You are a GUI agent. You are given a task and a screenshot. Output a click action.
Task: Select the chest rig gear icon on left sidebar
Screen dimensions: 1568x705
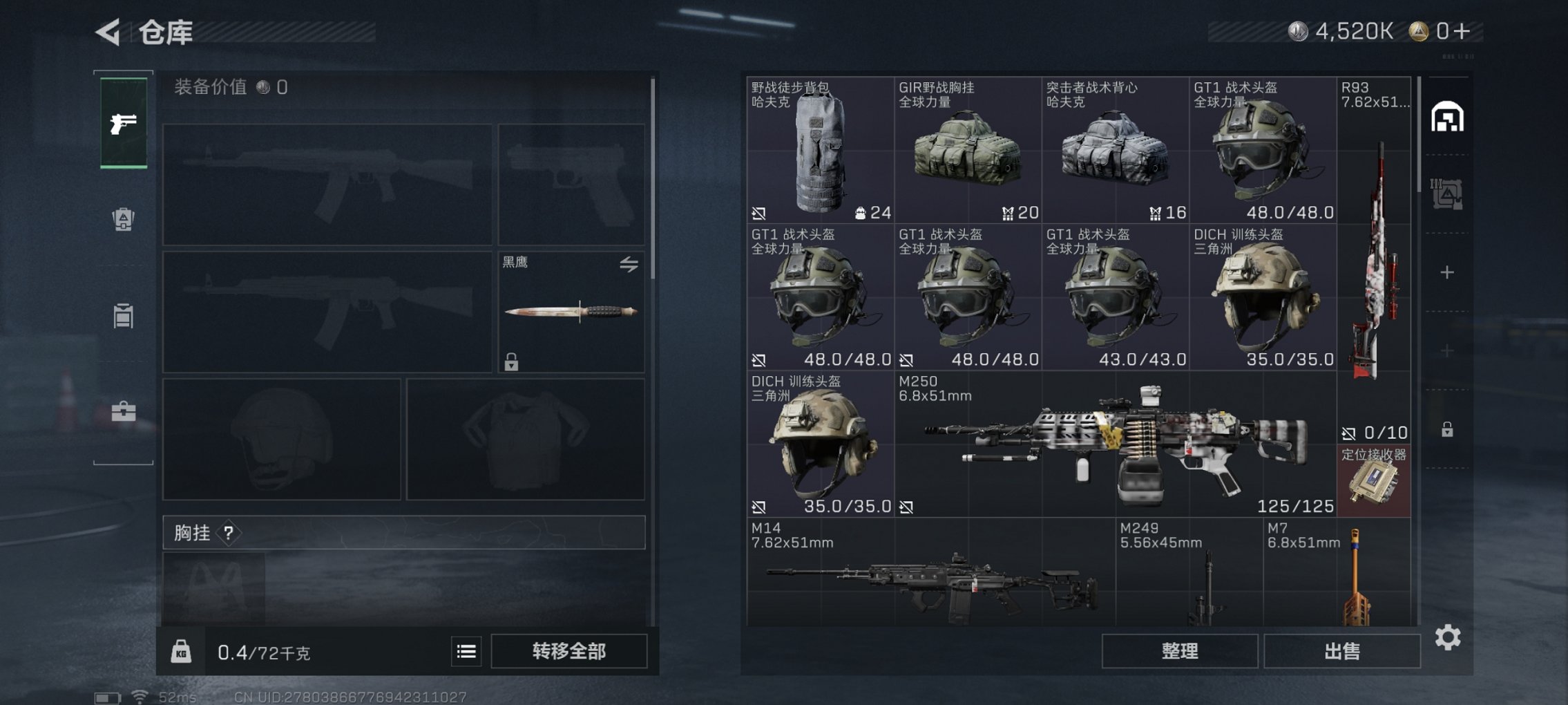(x=123, y=218)
